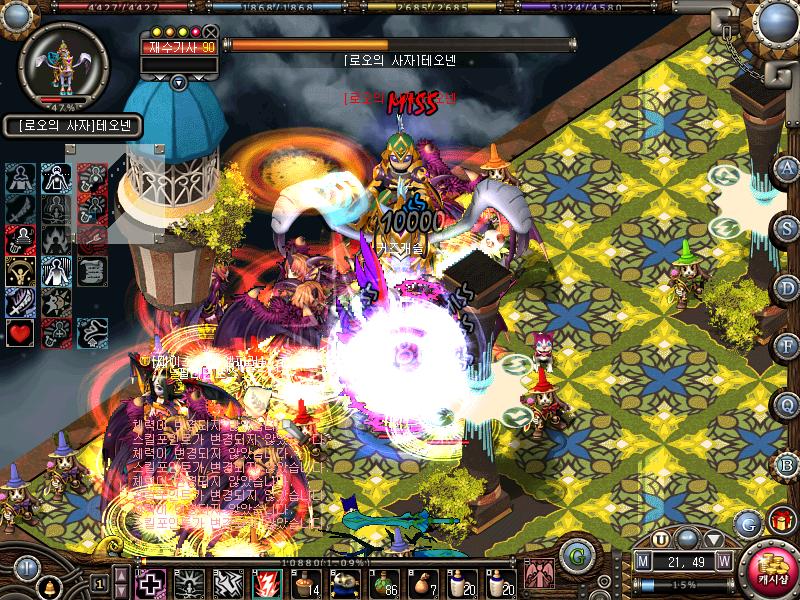Viewport: 800px width, 600px height.
Task: Open the M map button
Action: (644, 560)
